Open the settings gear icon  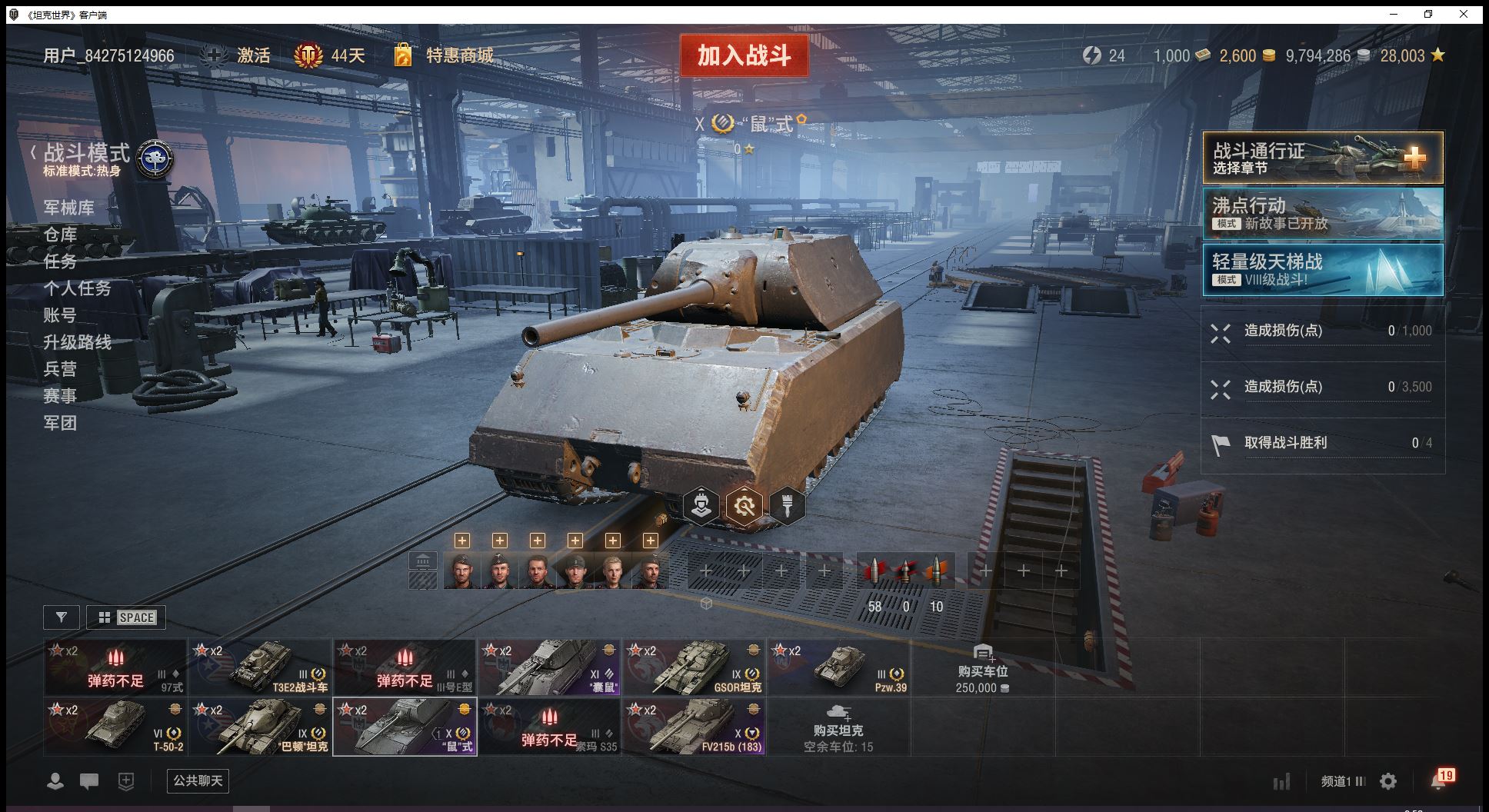pos(1388,782)
